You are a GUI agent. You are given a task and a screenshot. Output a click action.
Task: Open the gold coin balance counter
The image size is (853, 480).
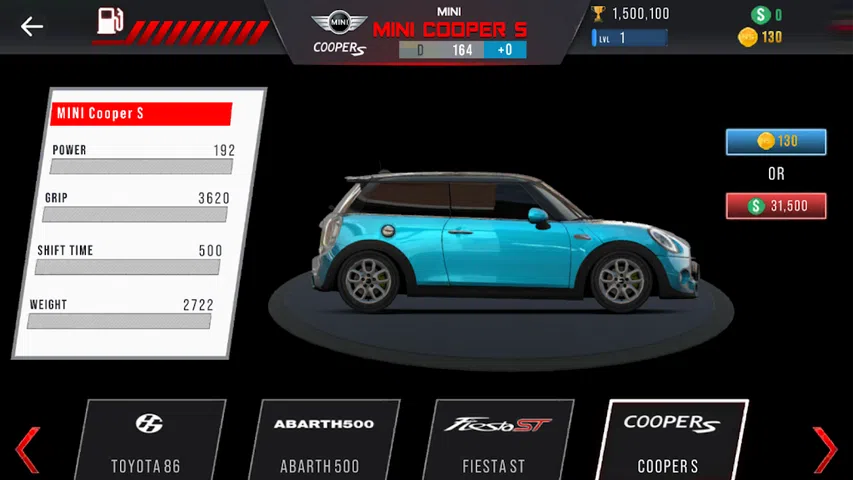tap(761, 37)
